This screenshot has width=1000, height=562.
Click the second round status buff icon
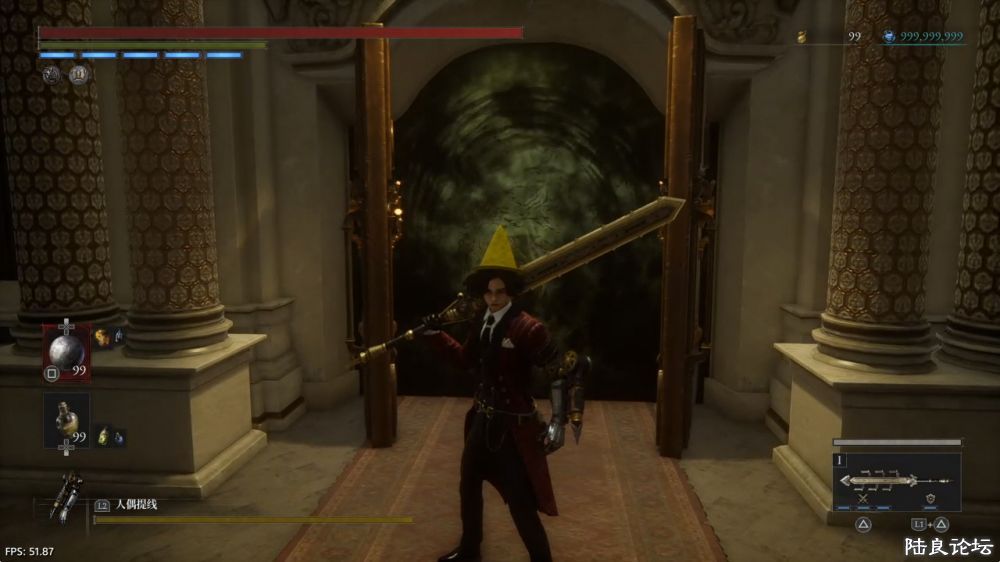[x=79, y=73]
